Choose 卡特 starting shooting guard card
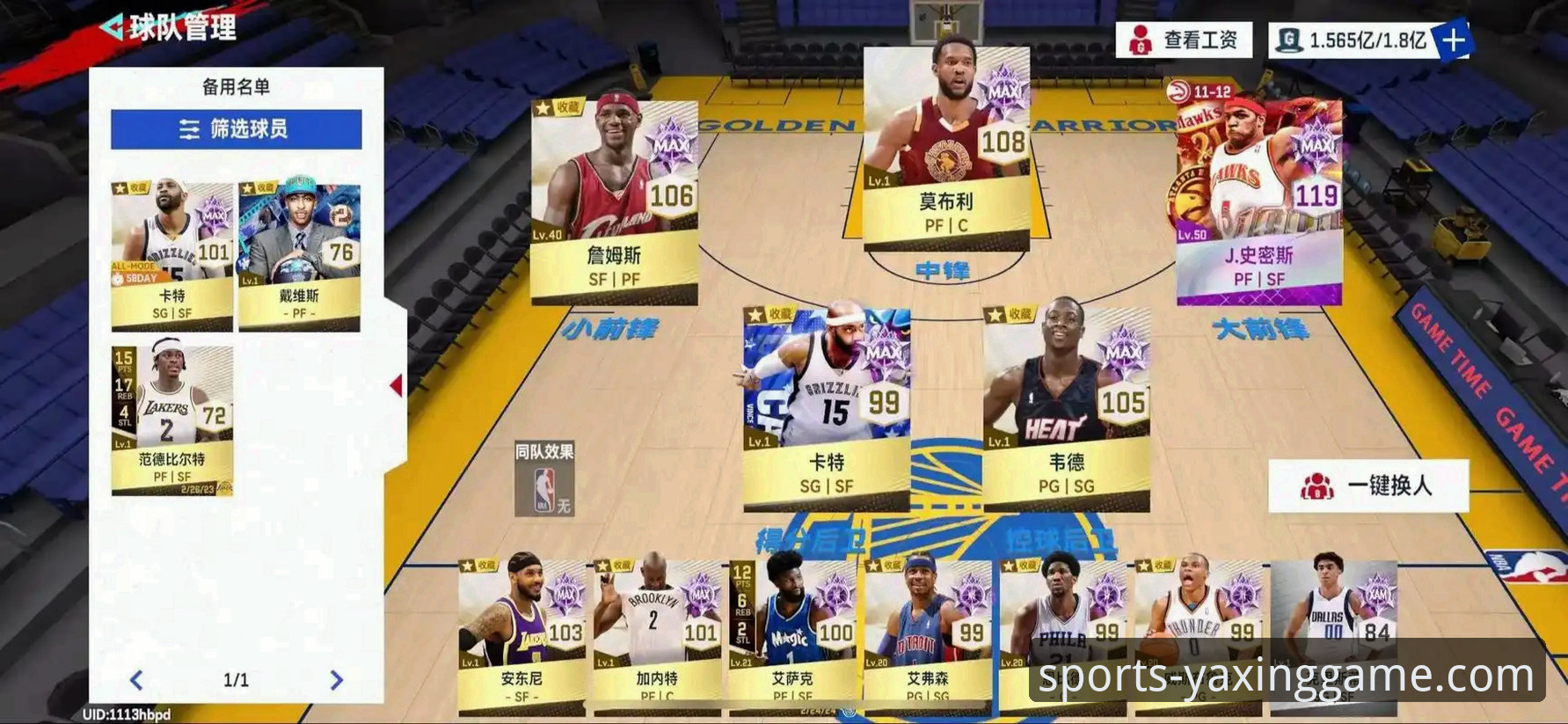The height and width of the screenshot is (724, 1568). [x=827, y=409]
